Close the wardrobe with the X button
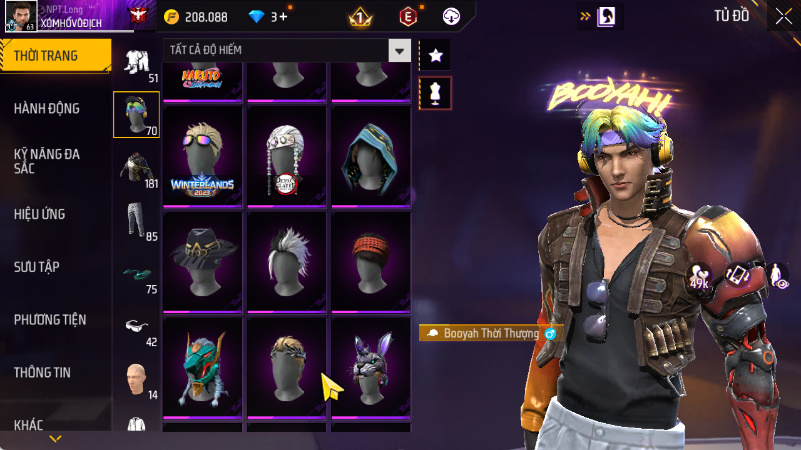Screen dimensions: 801x450 click(x=783, y=16)
